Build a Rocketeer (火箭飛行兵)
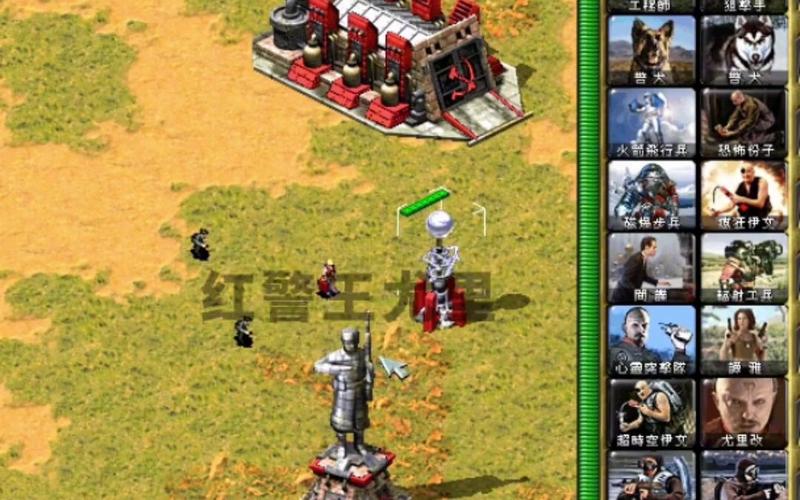Image resolution: width=800 pixels, height=500 pixels. click(651, 122)
